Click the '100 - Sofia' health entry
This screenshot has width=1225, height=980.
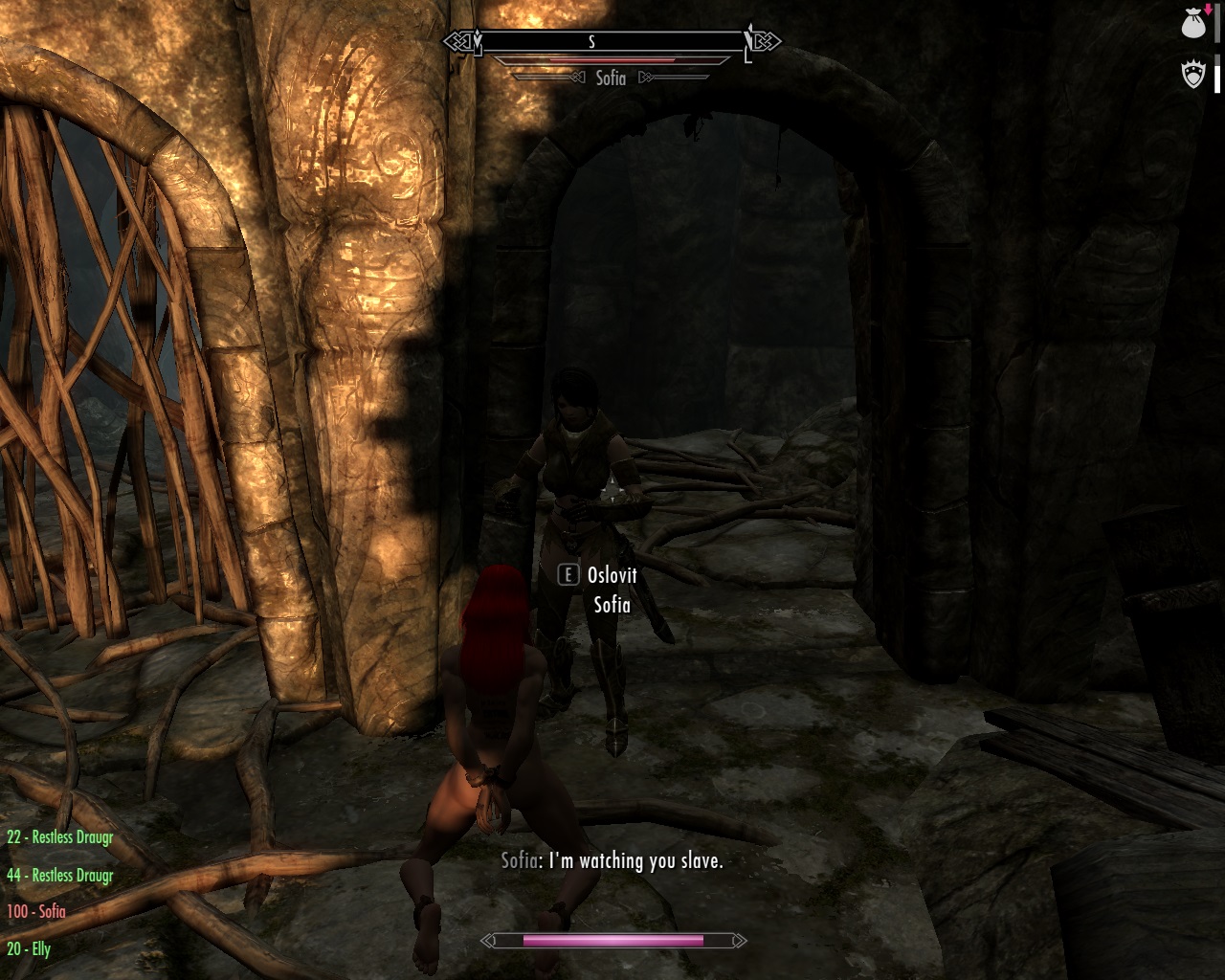[36, 912]
